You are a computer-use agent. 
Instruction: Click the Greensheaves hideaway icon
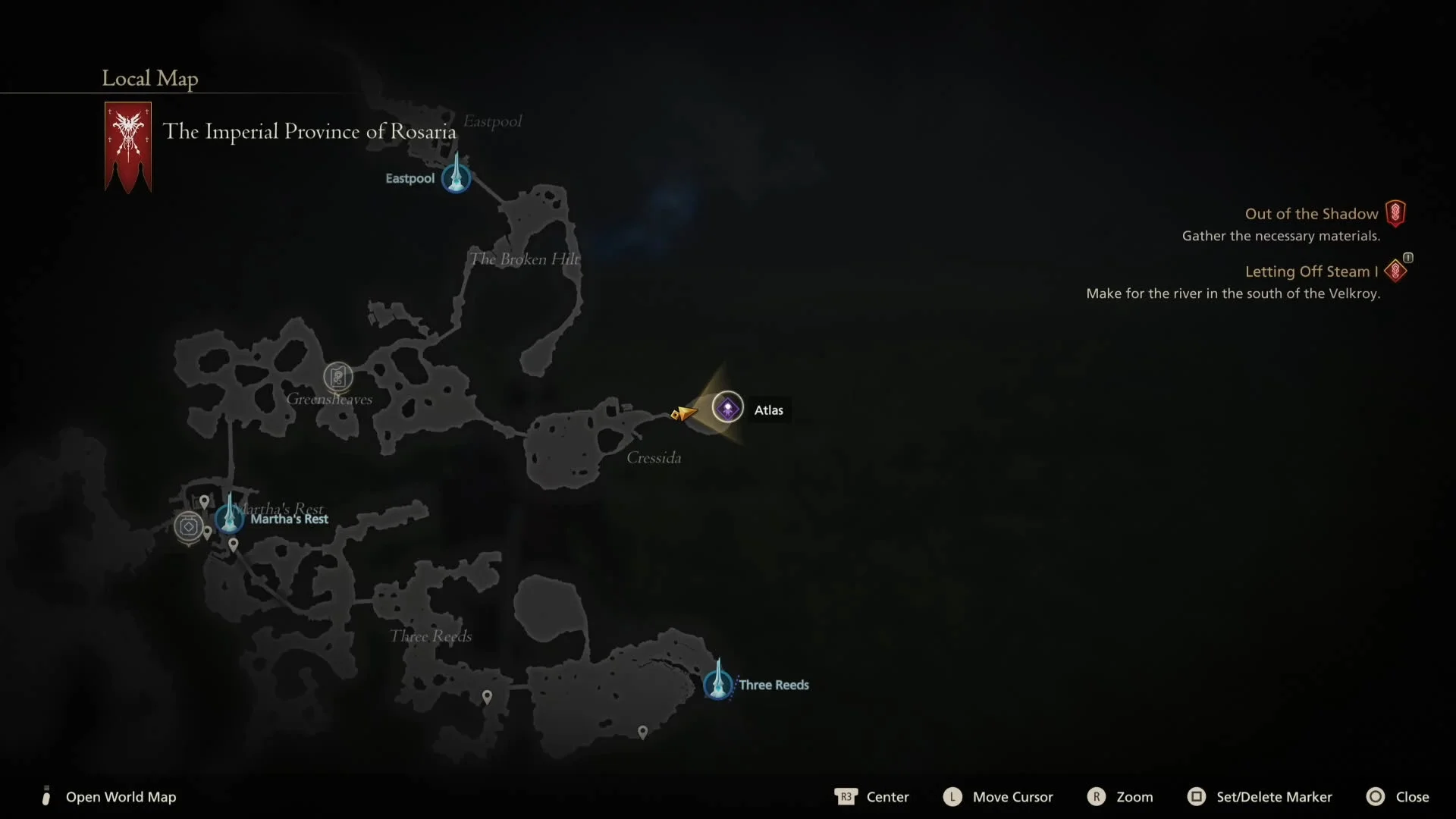point(338,377)
